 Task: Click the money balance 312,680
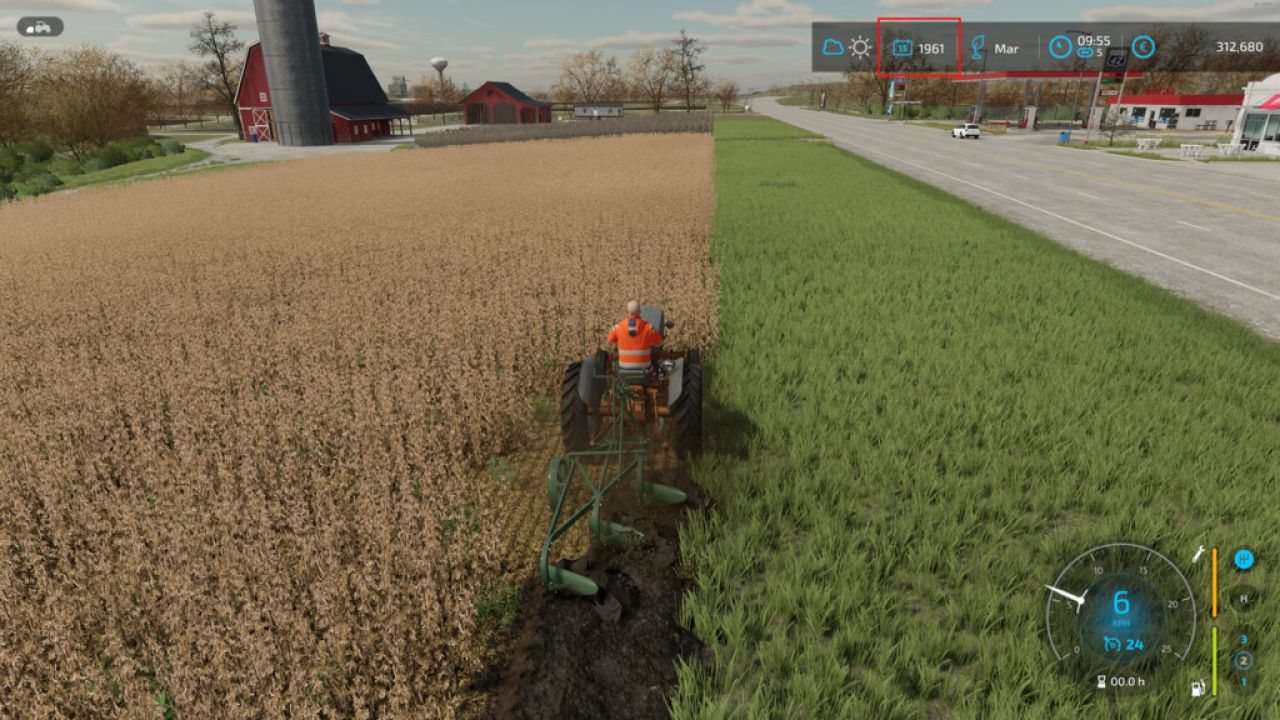[x=1240, y=46]
